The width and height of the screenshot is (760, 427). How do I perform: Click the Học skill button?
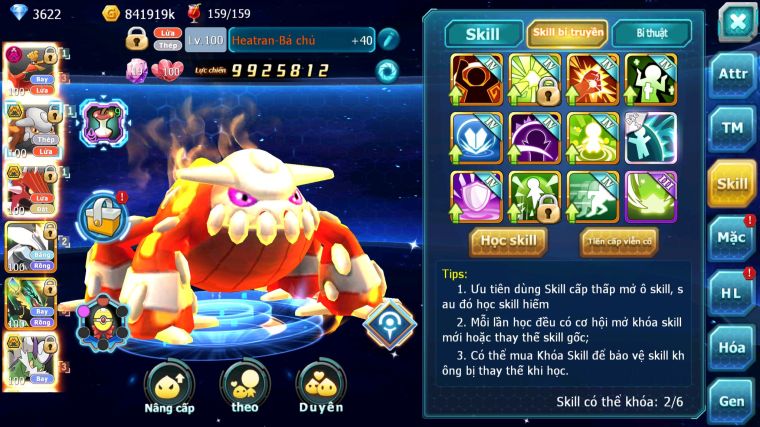coord(508,241)
